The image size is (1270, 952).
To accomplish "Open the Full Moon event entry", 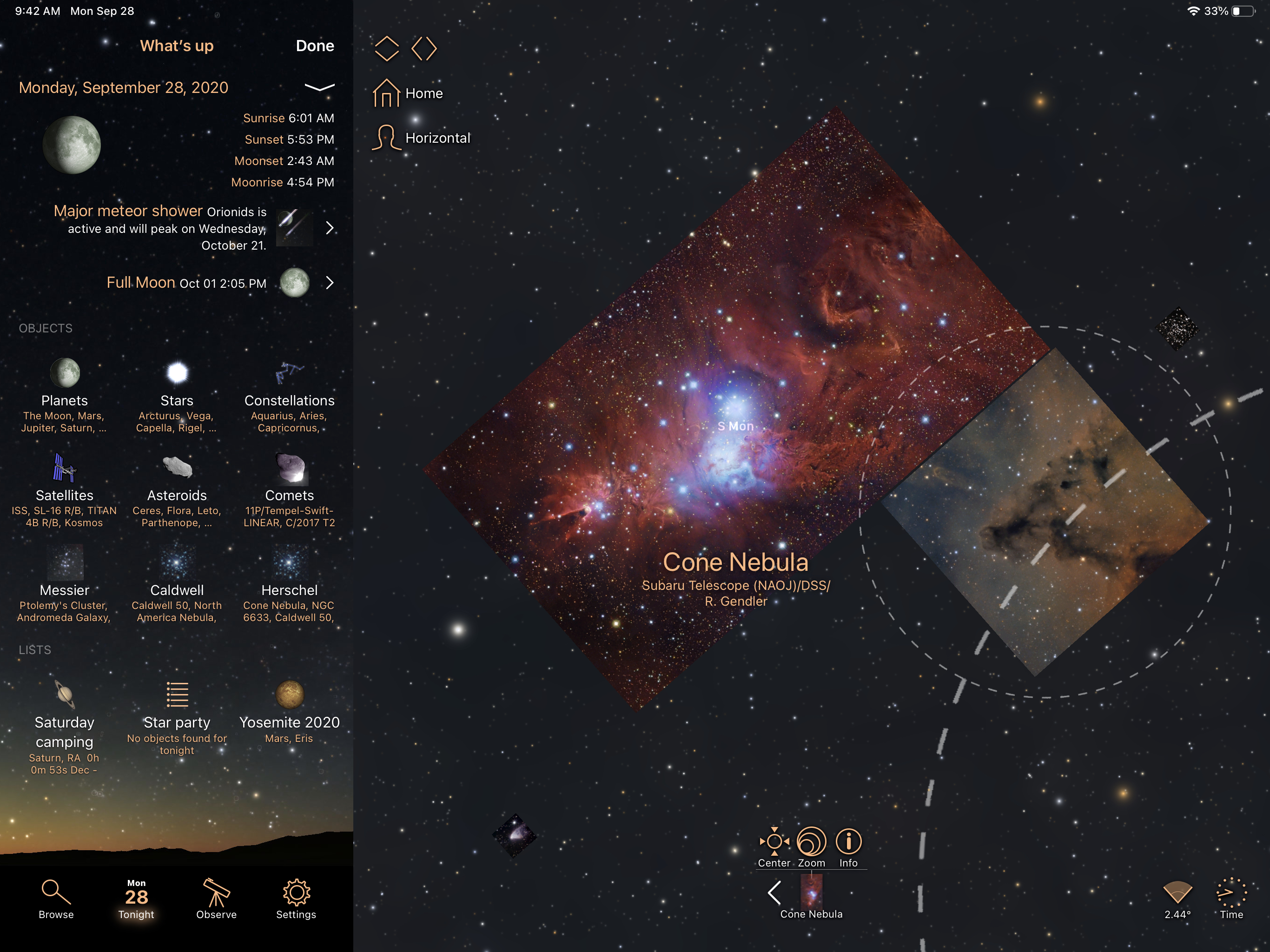I will (329, 283).
